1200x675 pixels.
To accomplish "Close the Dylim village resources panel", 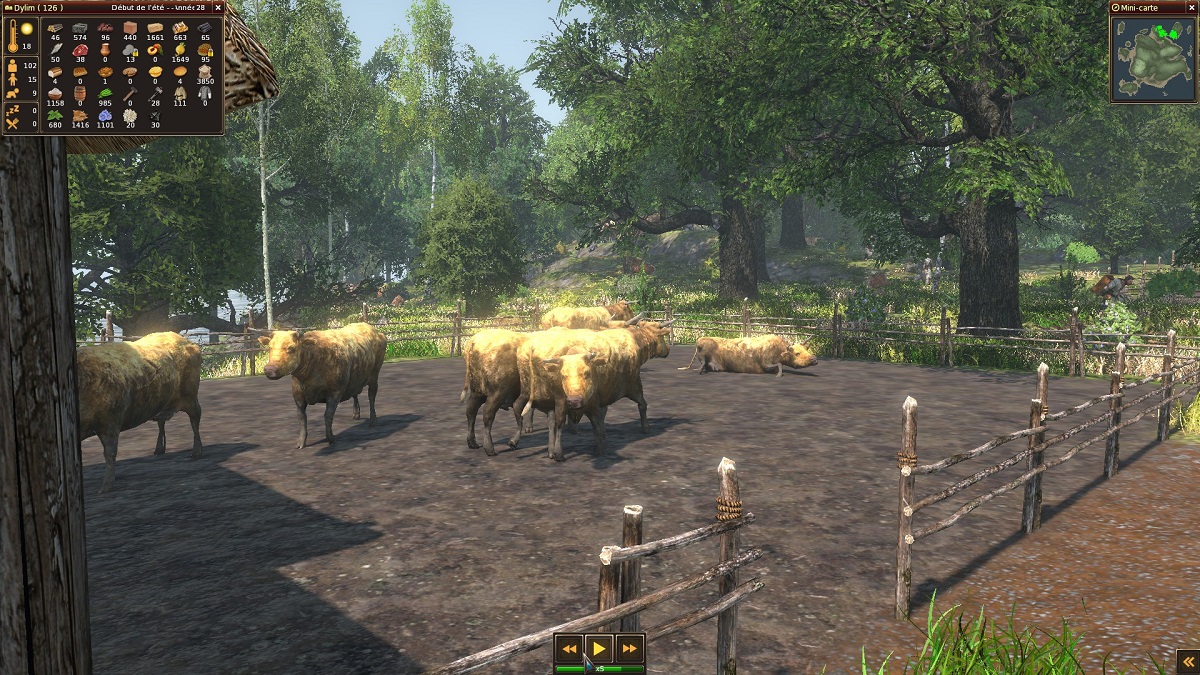I will coord(218,7).
